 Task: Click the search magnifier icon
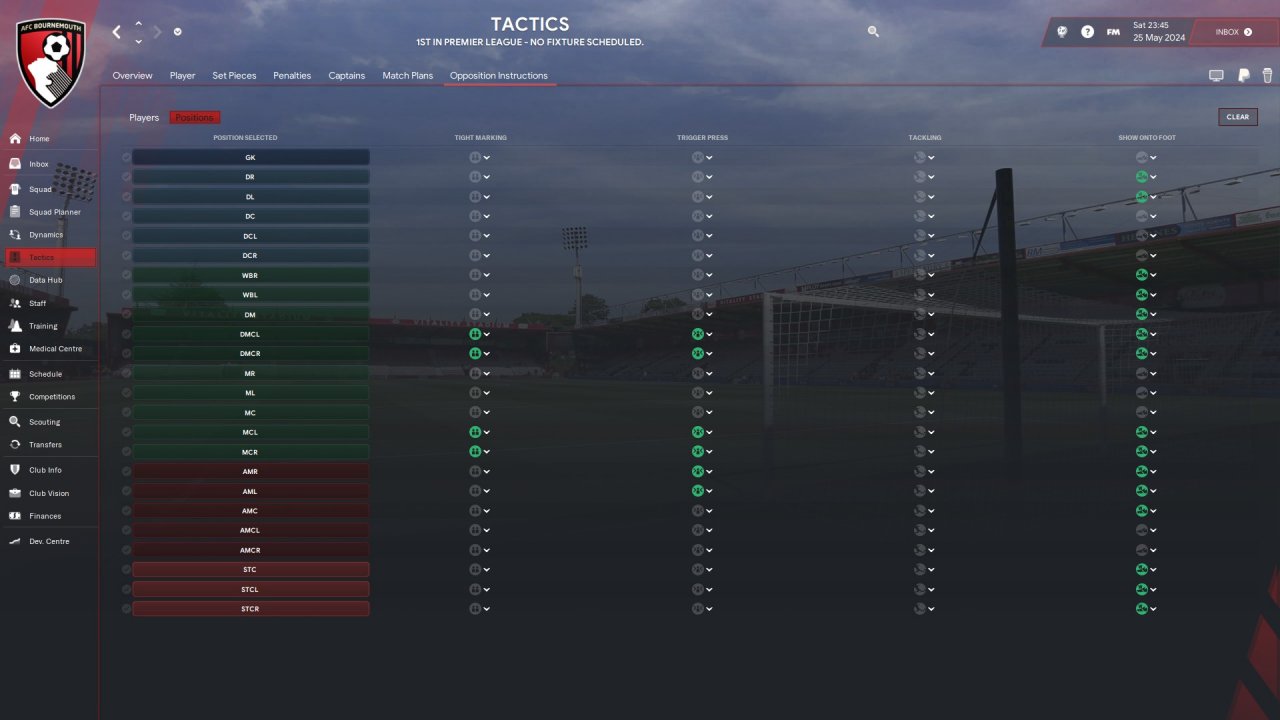tap(873, 32)
